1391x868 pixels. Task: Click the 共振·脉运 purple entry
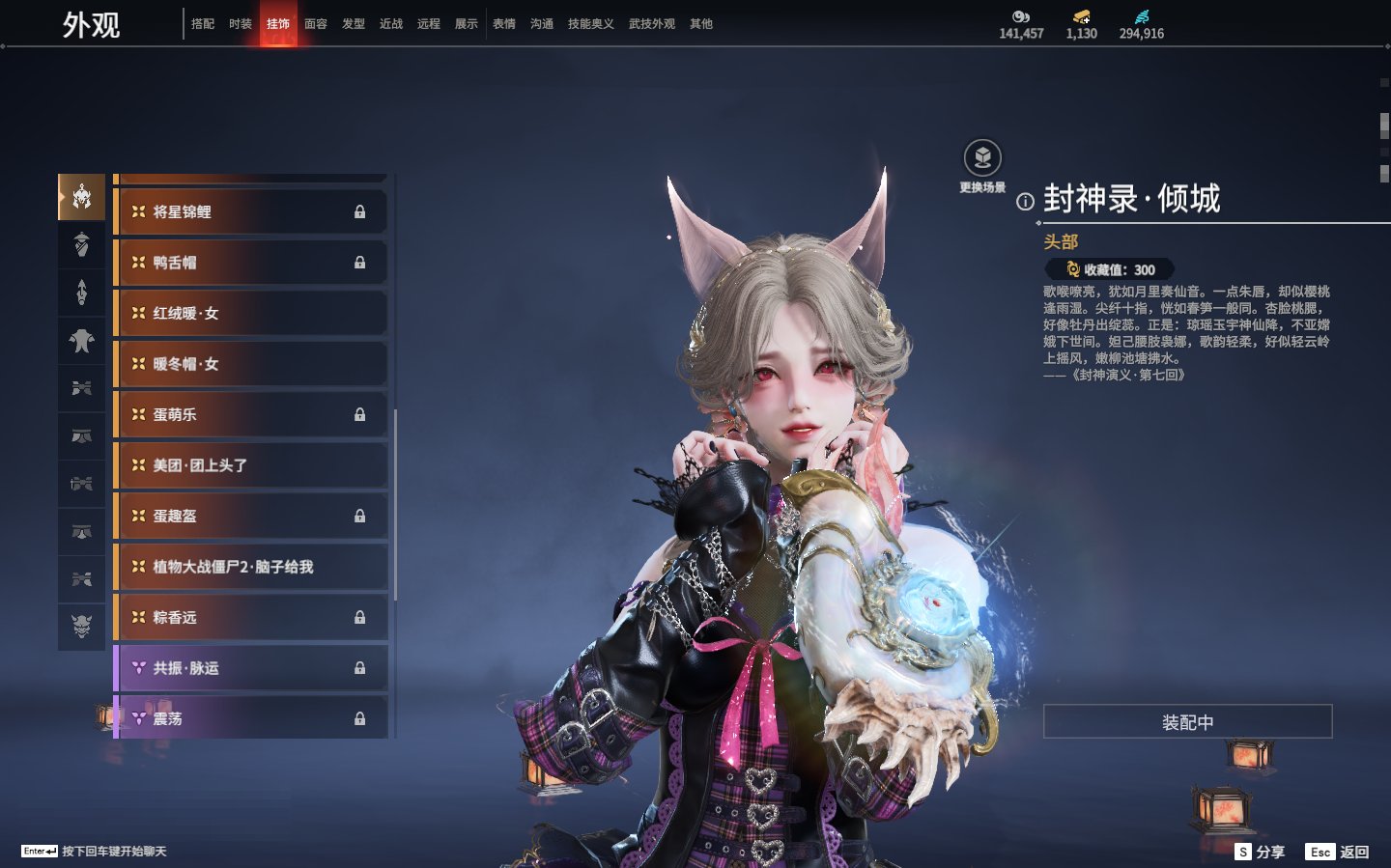point(251,668)
